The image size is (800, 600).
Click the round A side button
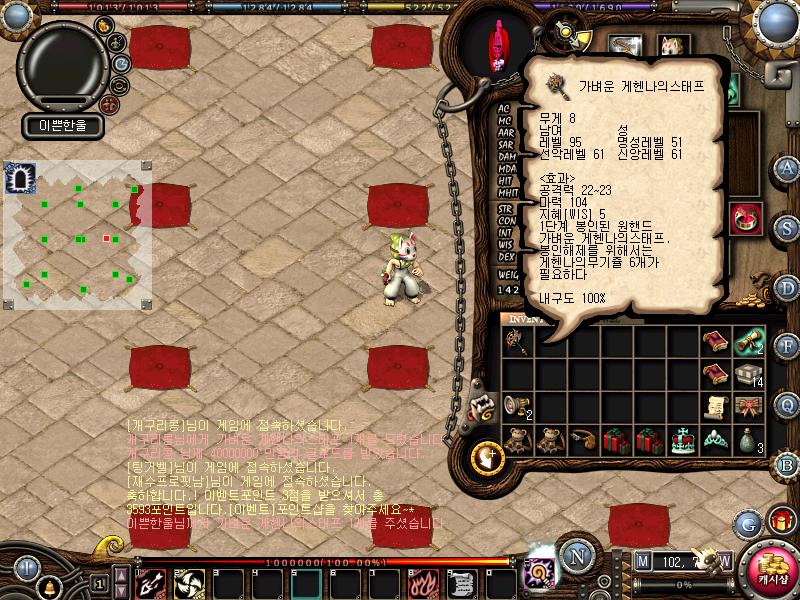point(787,167)
